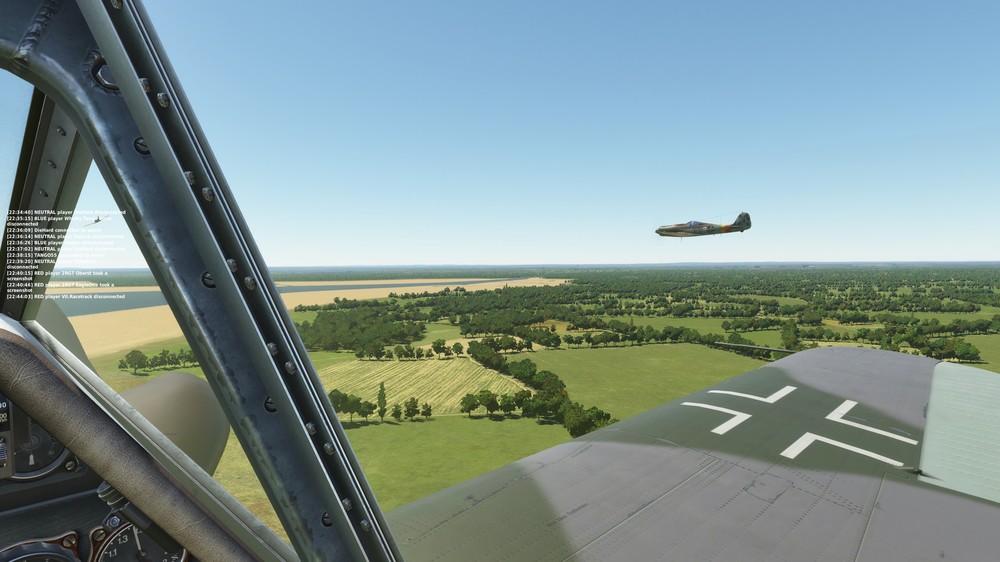Click the multiplayer chat message log
Image resolution: width=1000 pixels, height=562 pixels.
(66, 254)
